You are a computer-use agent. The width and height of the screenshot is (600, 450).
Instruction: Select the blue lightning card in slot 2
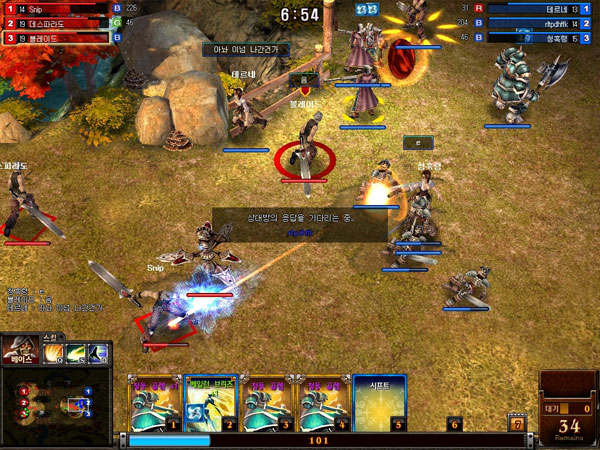pyautogui.click(x=211, y=401)
